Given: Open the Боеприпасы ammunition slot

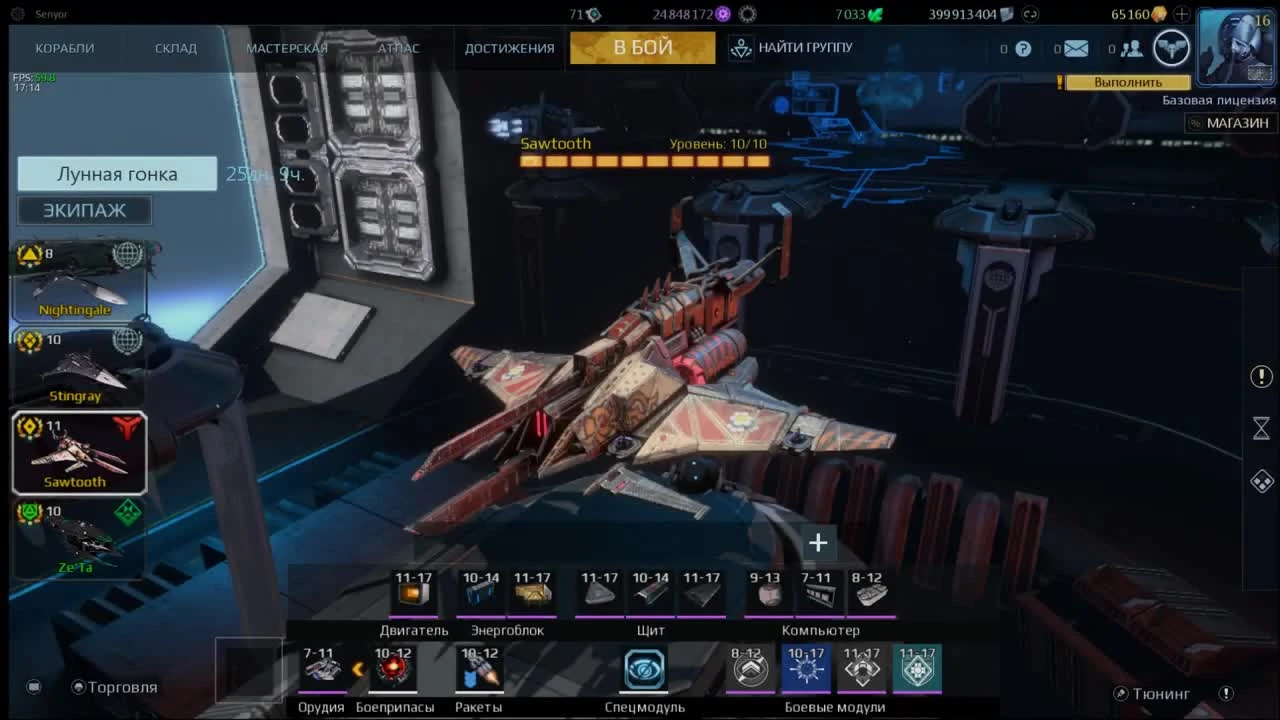Looking at the screenshot, I should [x=394, y=668].
